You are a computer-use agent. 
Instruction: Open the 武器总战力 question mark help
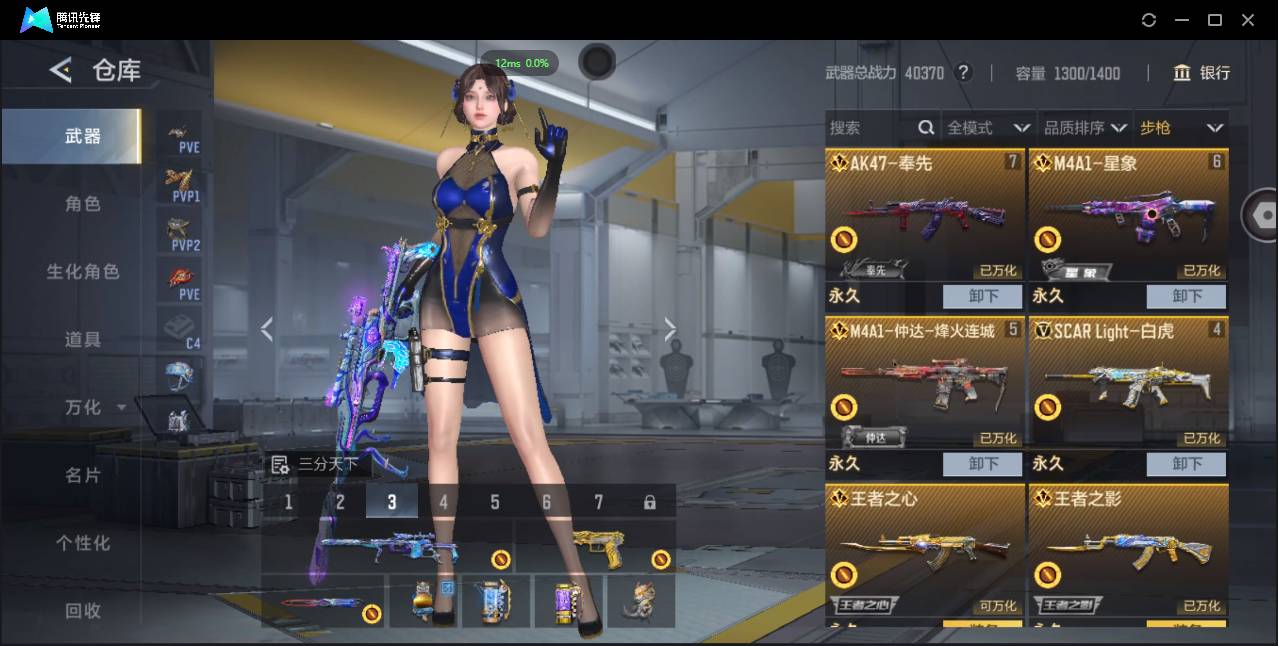[x=963, y=73]
